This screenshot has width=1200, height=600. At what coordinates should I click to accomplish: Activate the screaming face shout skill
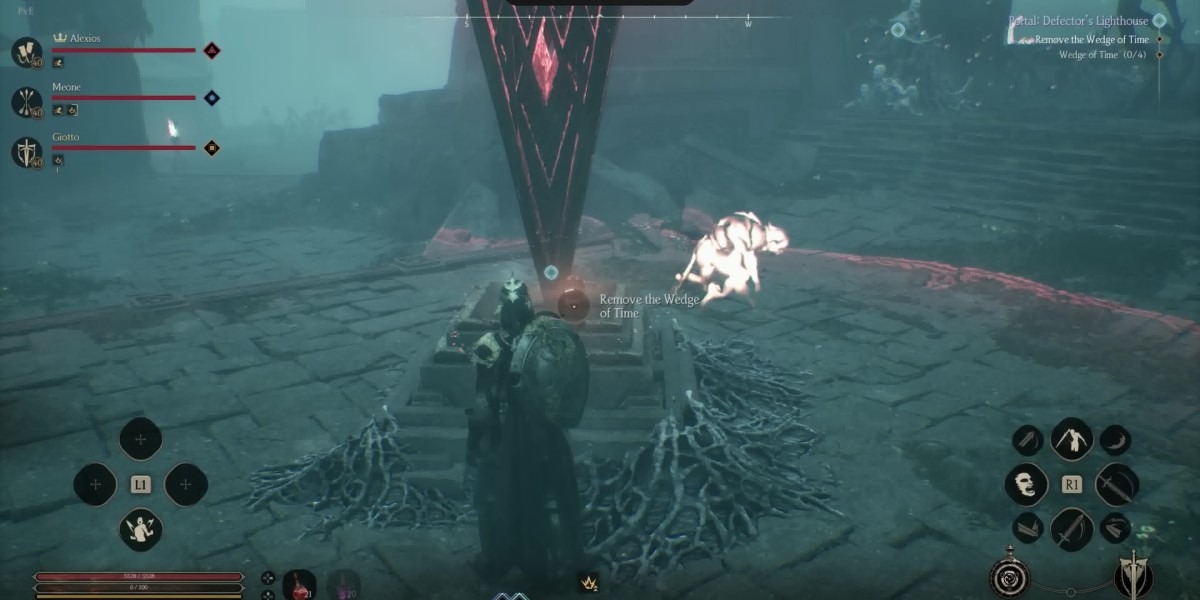coord(1026,485)
